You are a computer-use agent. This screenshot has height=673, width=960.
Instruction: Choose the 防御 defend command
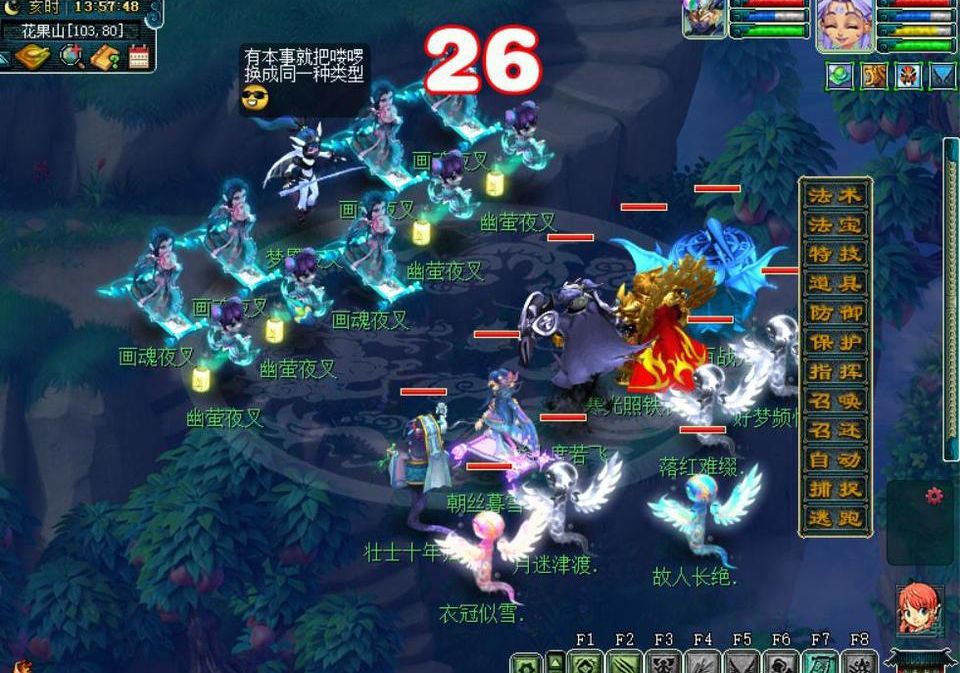coord(835,312)
